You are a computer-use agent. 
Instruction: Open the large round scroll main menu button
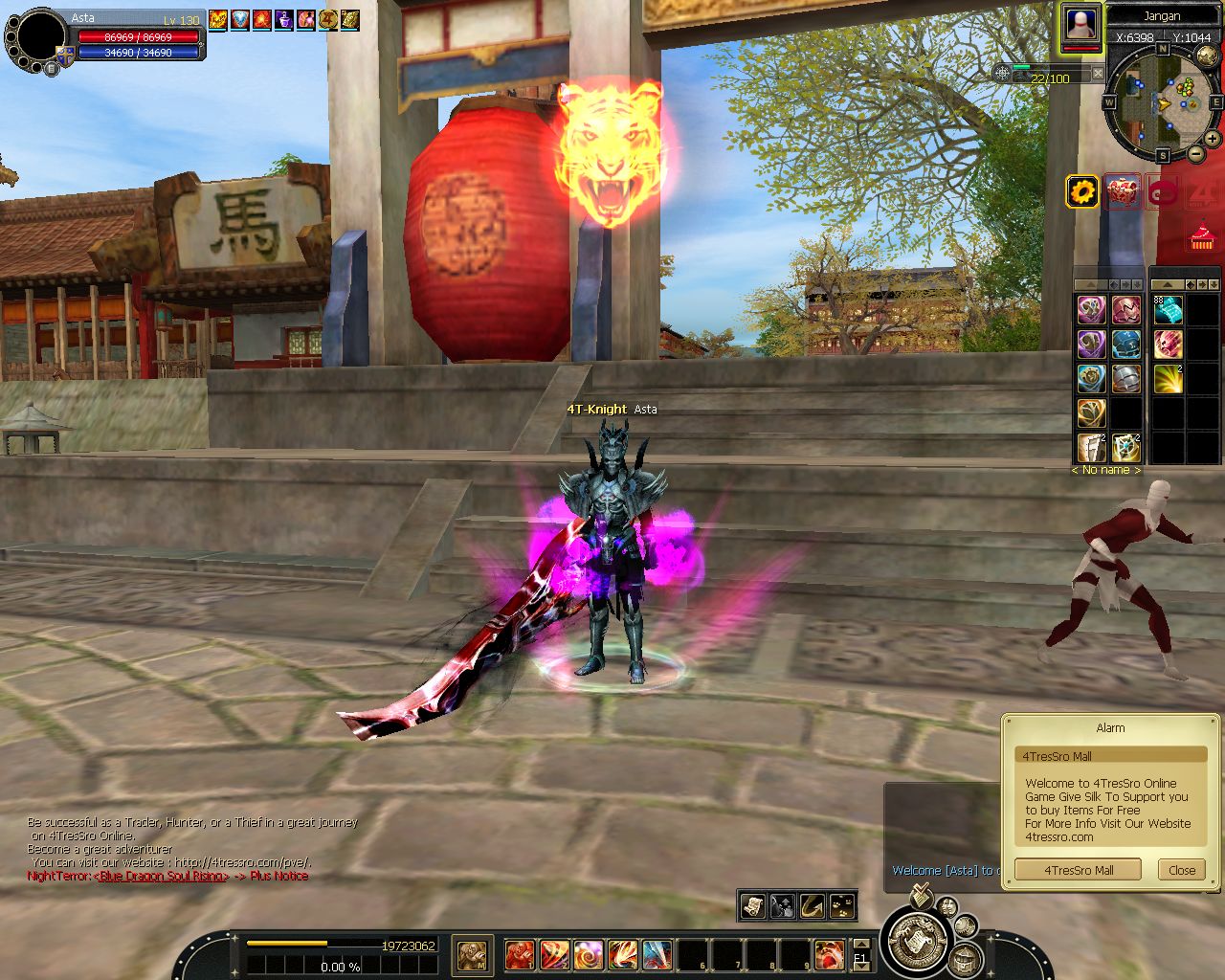918,941
